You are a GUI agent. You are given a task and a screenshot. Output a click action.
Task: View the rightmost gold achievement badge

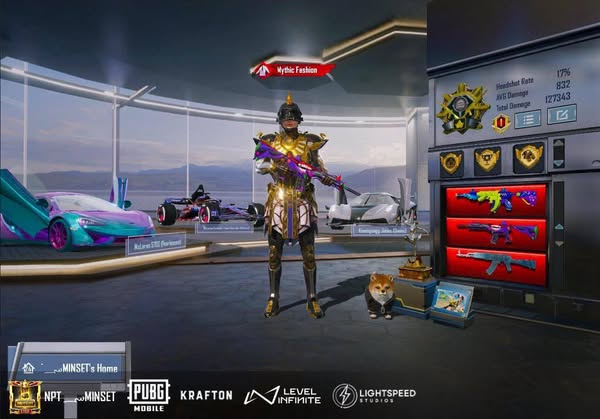[526, 157]
